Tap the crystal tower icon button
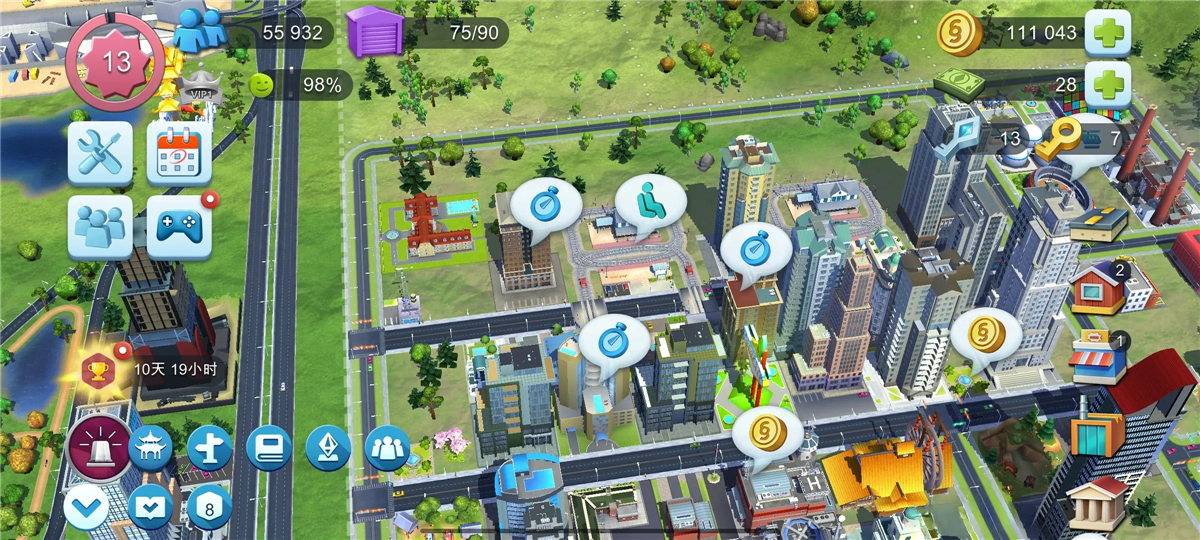The width and height of the screenshot is (1200, 540). pyautogui.click(x=327, y=448)
